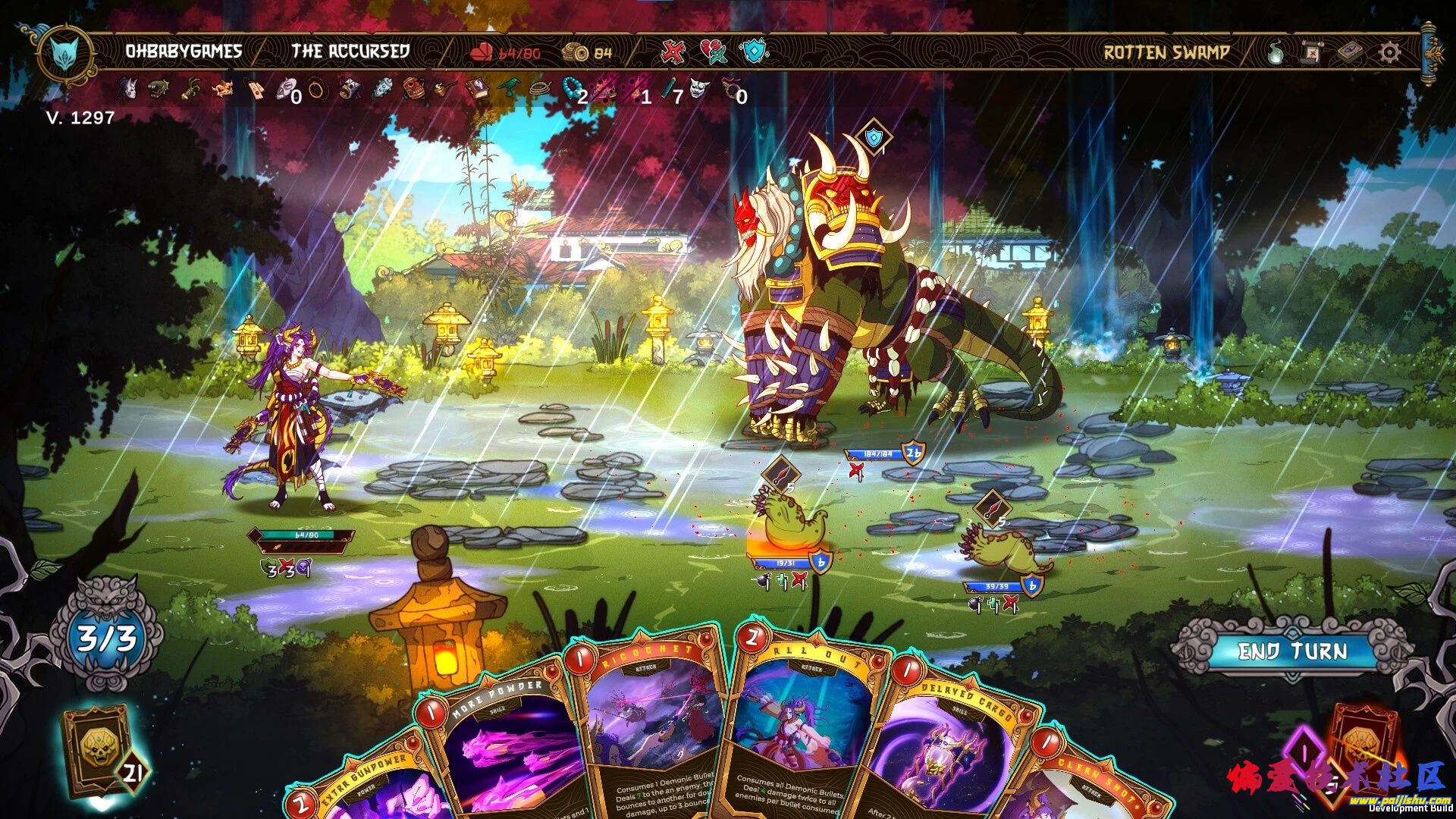Inspect the blue bead bracelet relic

573,89
